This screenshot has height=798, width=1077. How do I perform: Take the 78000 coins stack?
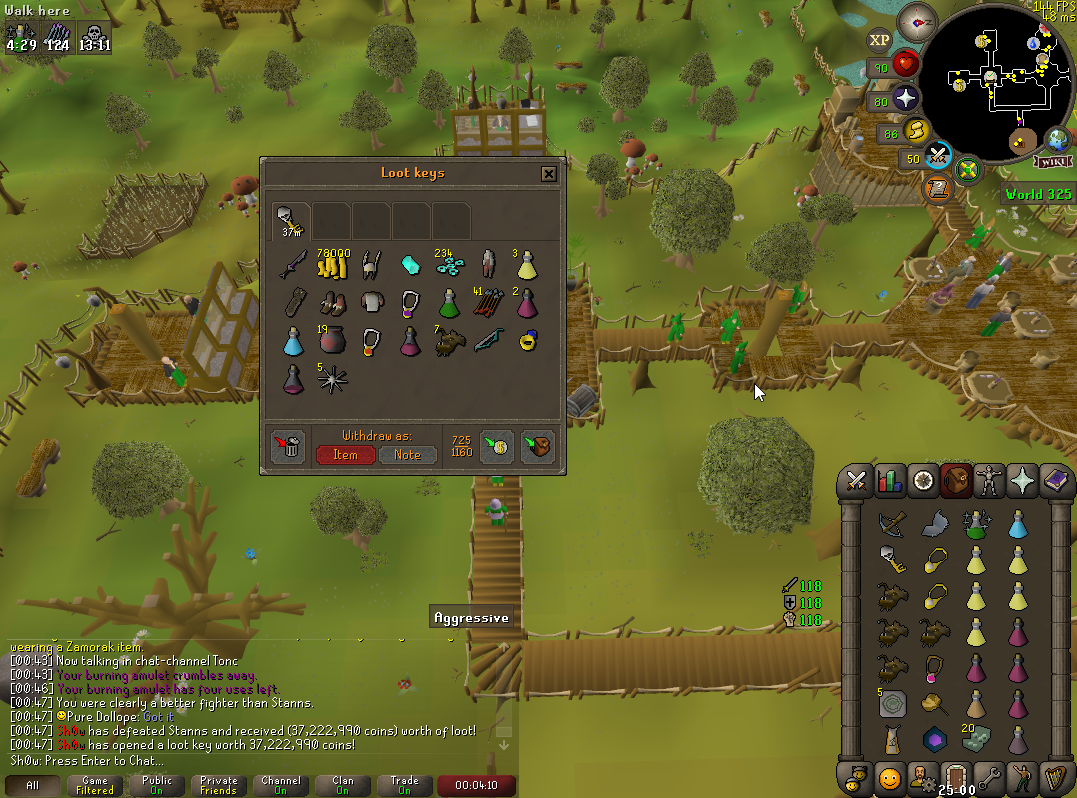point(332,265)
